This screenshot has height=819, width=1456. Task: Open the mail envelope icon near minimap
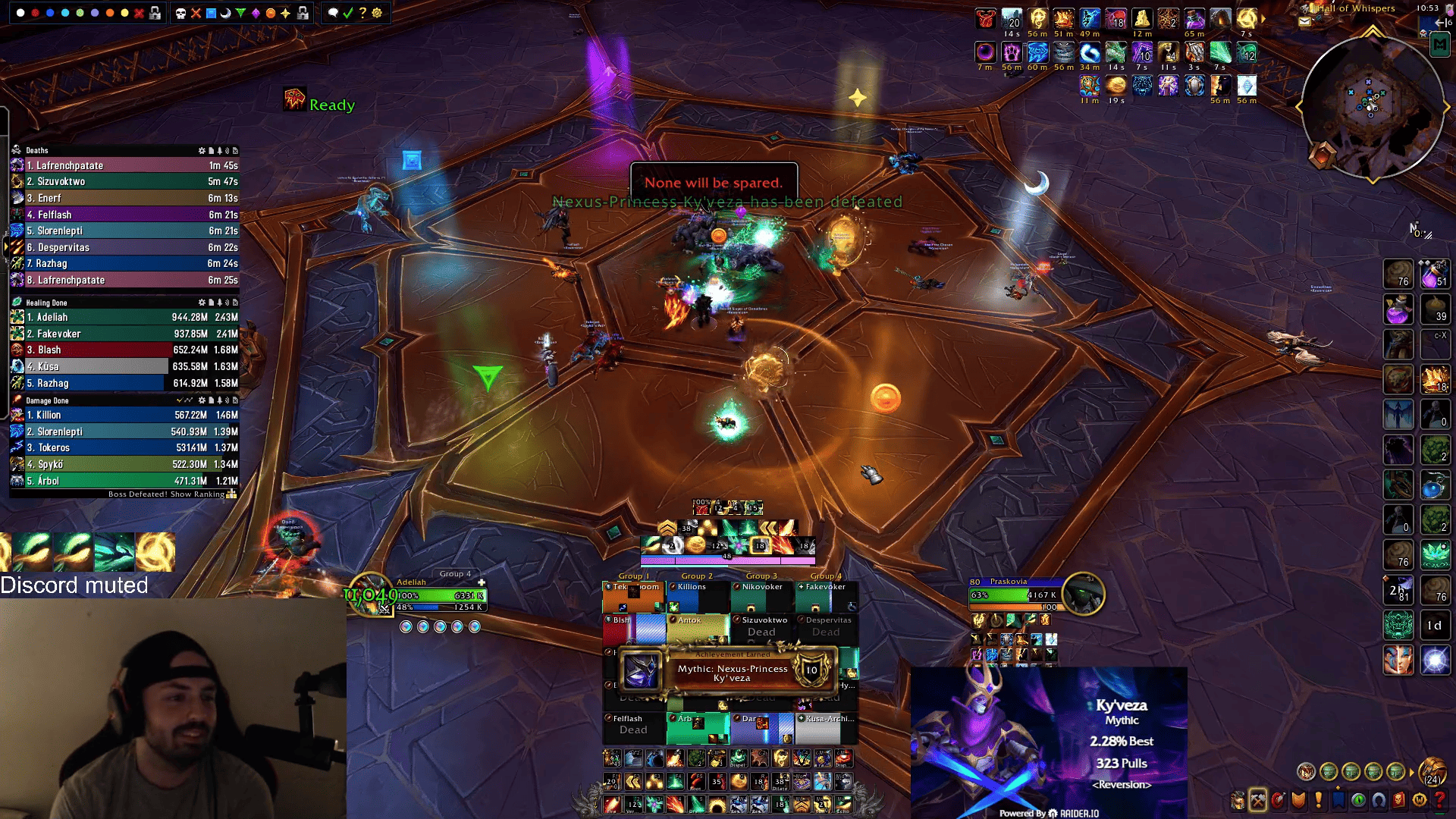point(1305,21)
